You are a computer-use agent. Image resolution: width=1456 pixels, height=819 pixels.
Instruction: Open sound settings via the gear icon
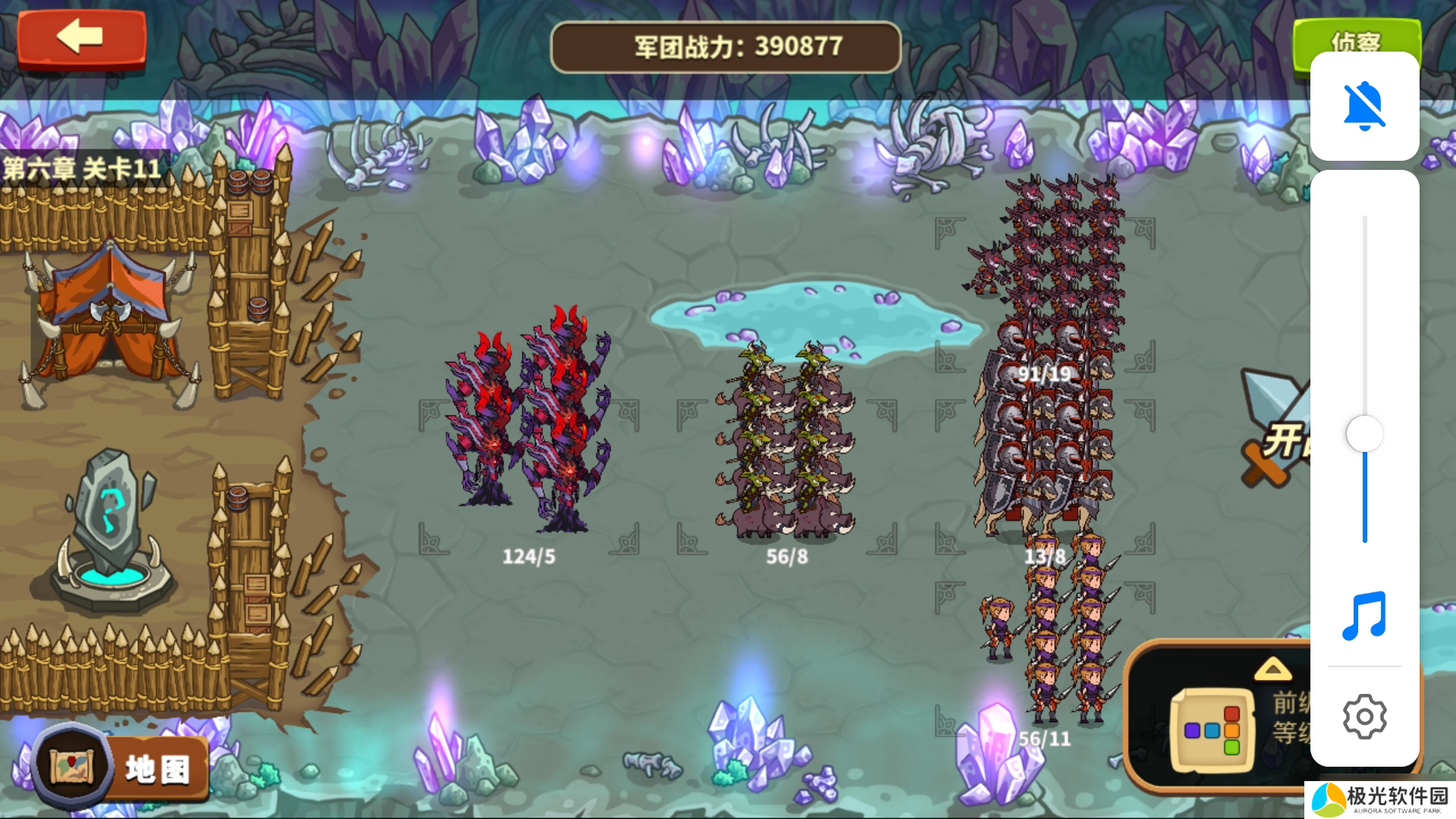point(1363,716)
